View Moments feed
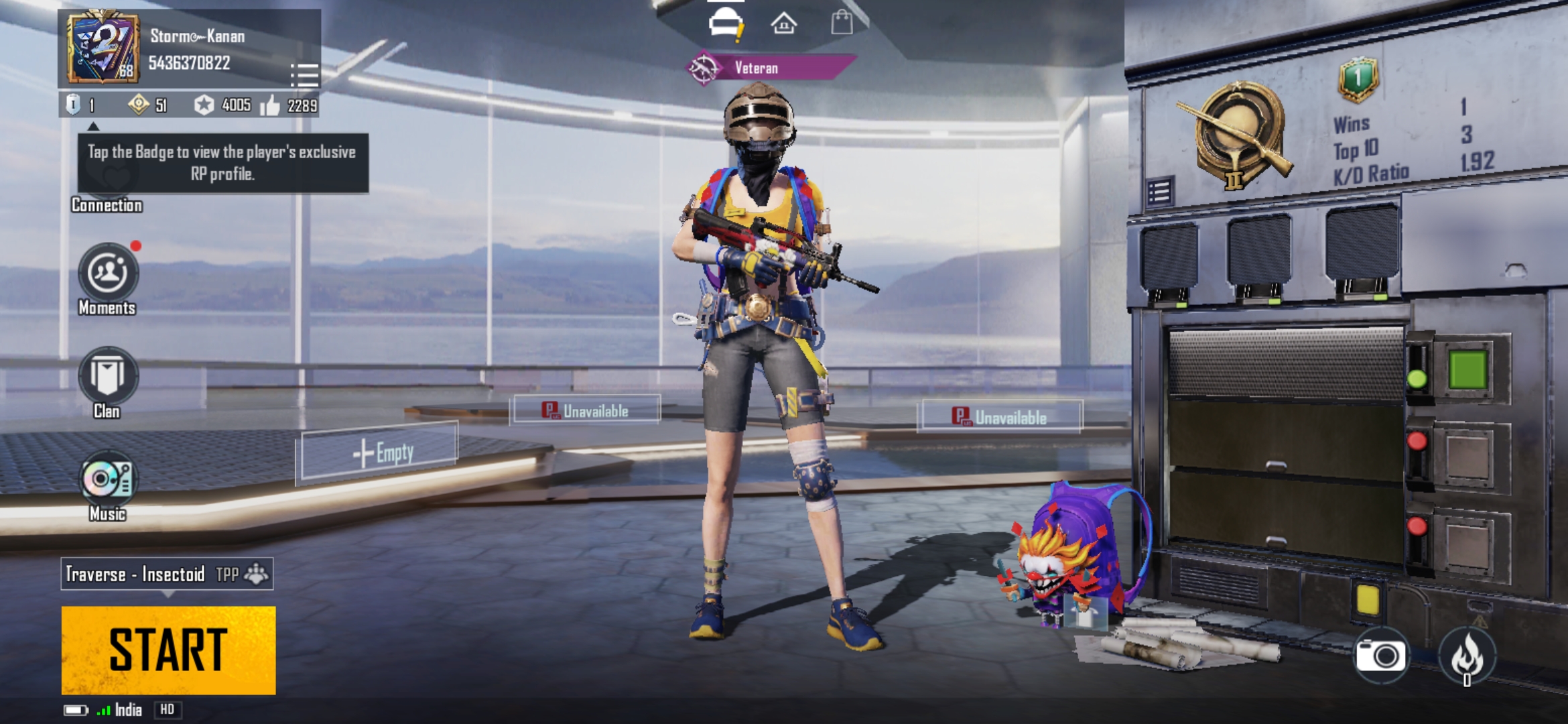This screenshot has width=1568, height=724. 108,273
